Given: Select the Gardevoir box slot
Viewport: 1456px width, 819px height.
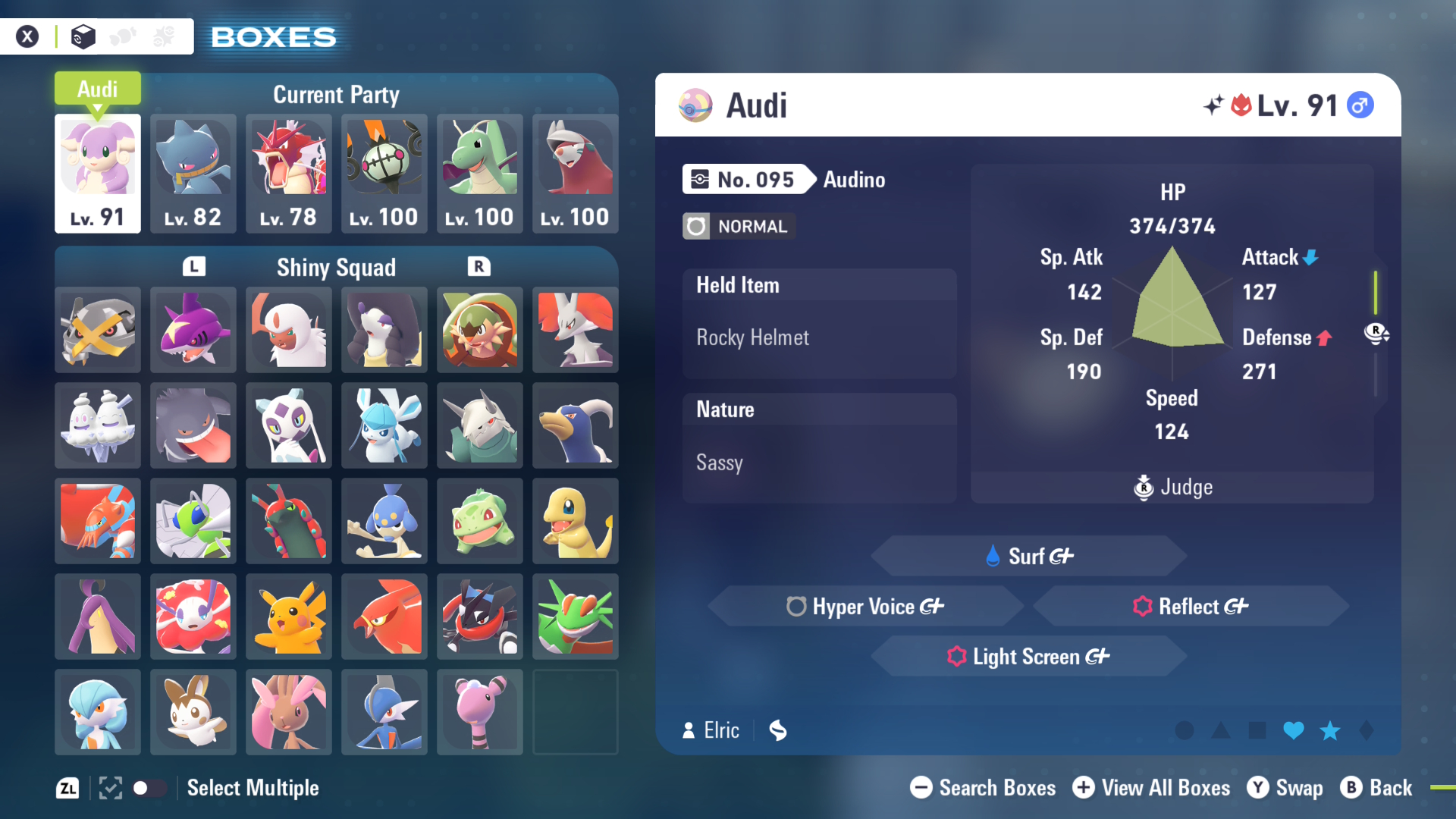Looking at the screenshot, I should click(x=98, y=712).
